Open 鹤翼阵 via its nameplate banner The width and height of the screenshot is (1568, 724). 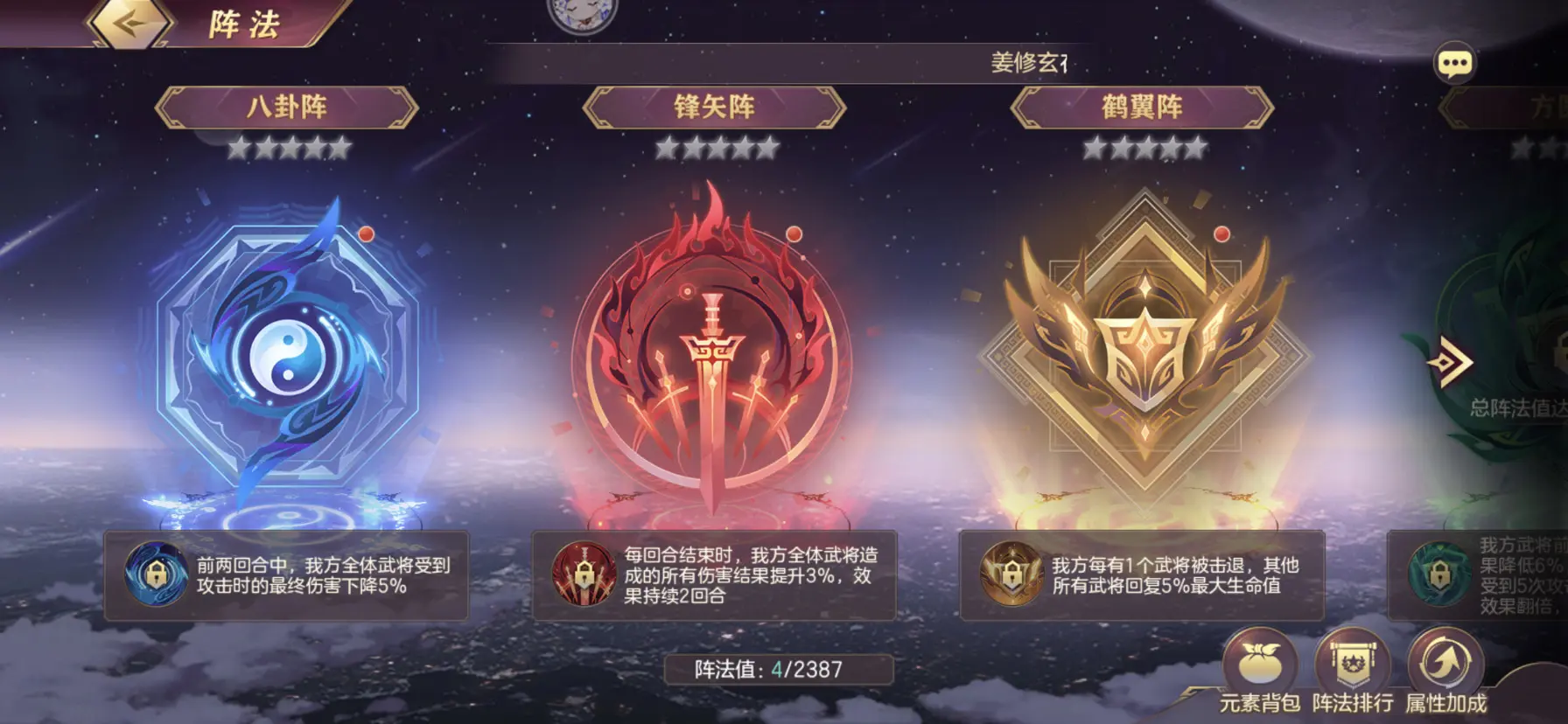tap(1144, 107)
